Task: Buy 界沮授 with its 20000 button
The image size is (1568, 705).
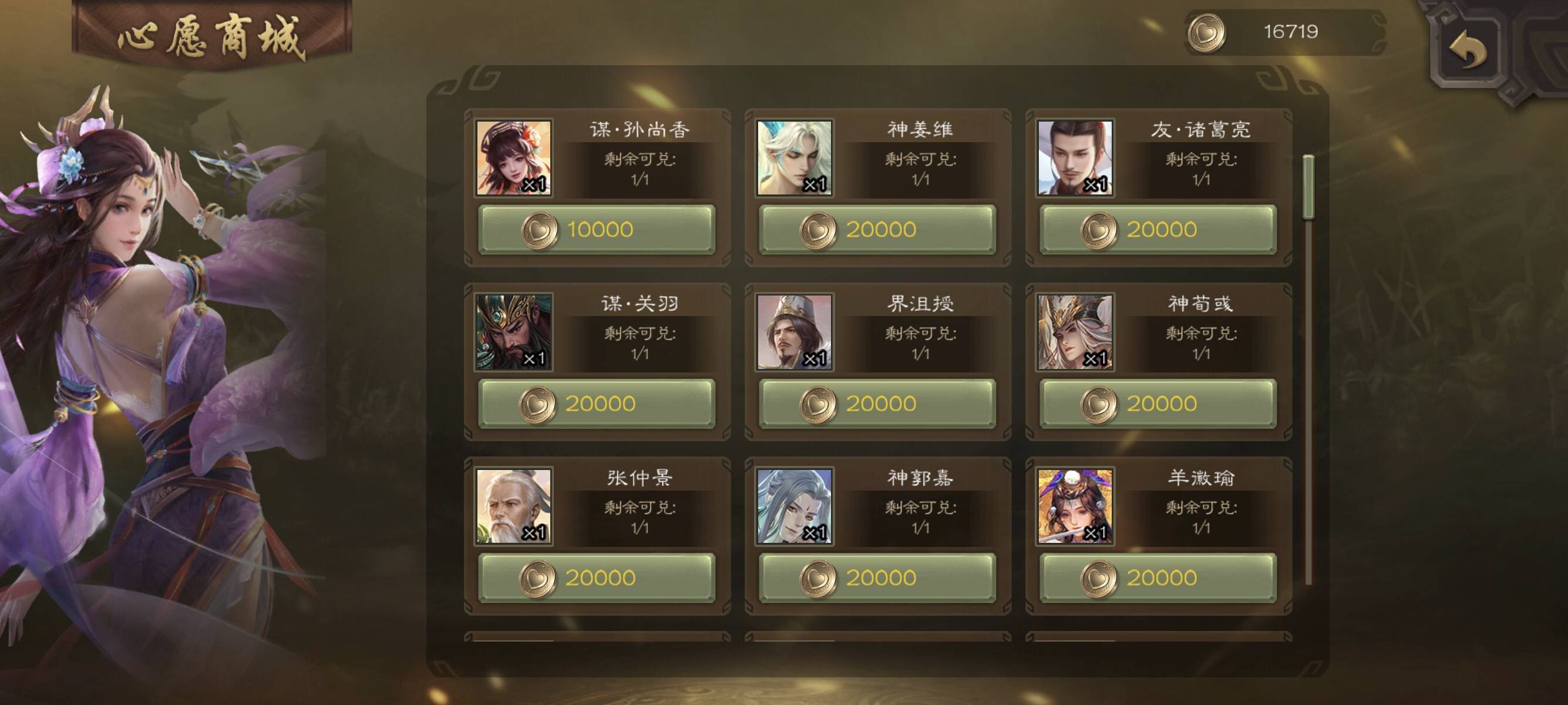Action: coord(877,404)
